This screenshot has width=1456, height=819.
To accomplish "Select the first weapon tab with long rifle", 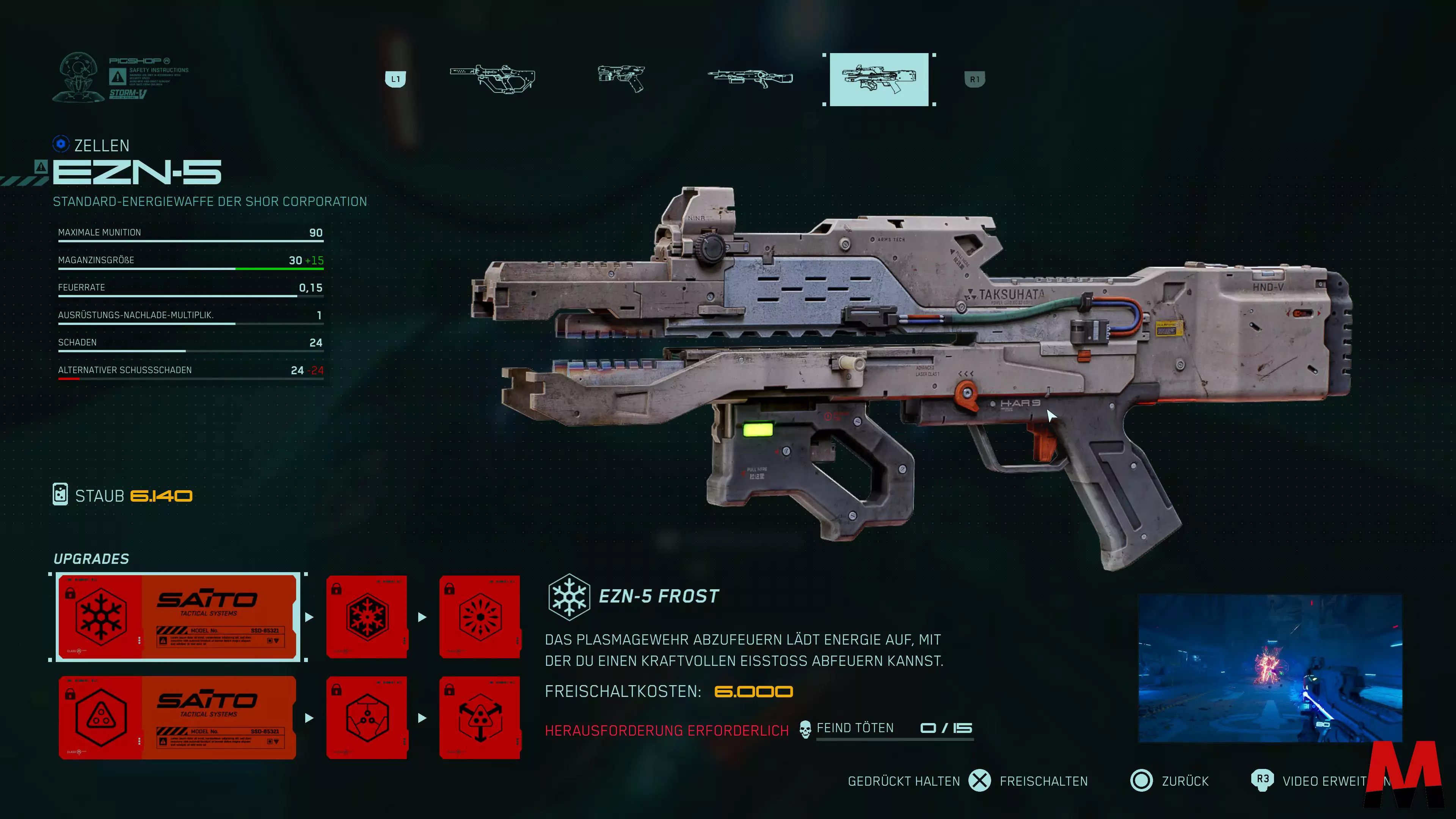I will click(492, 78).
